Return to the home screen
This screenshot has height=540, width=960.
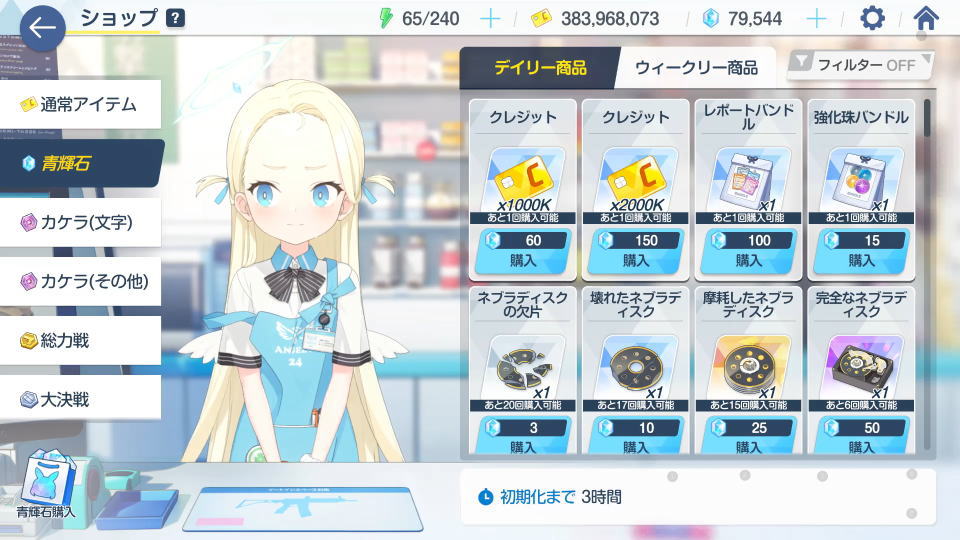[926, 18]
